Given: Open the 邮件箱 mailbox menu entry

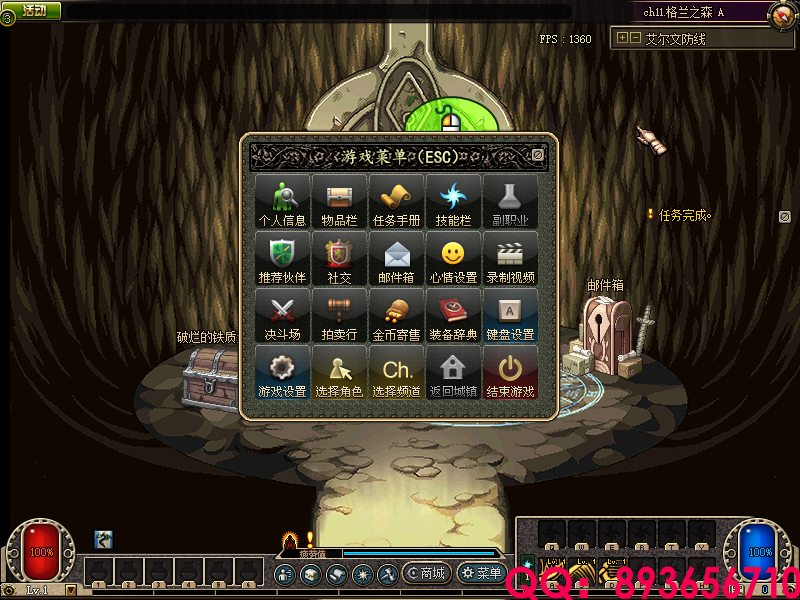Looking at the screenshot, I should (x=396, y=258).
